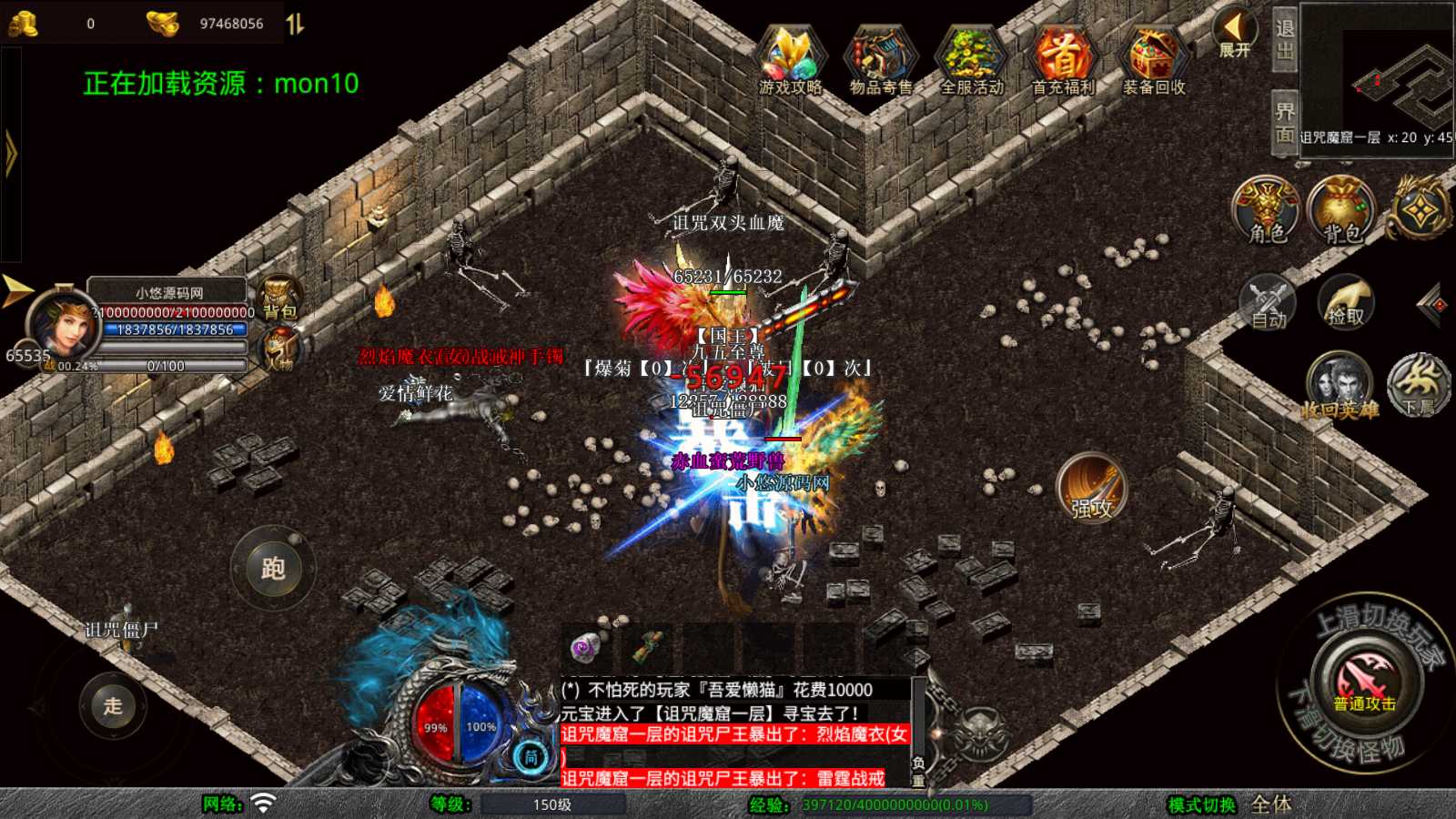This screenshot has width=1456, height=819.
Task: Click the 退出 exit button
Action: pos(1284,39)
